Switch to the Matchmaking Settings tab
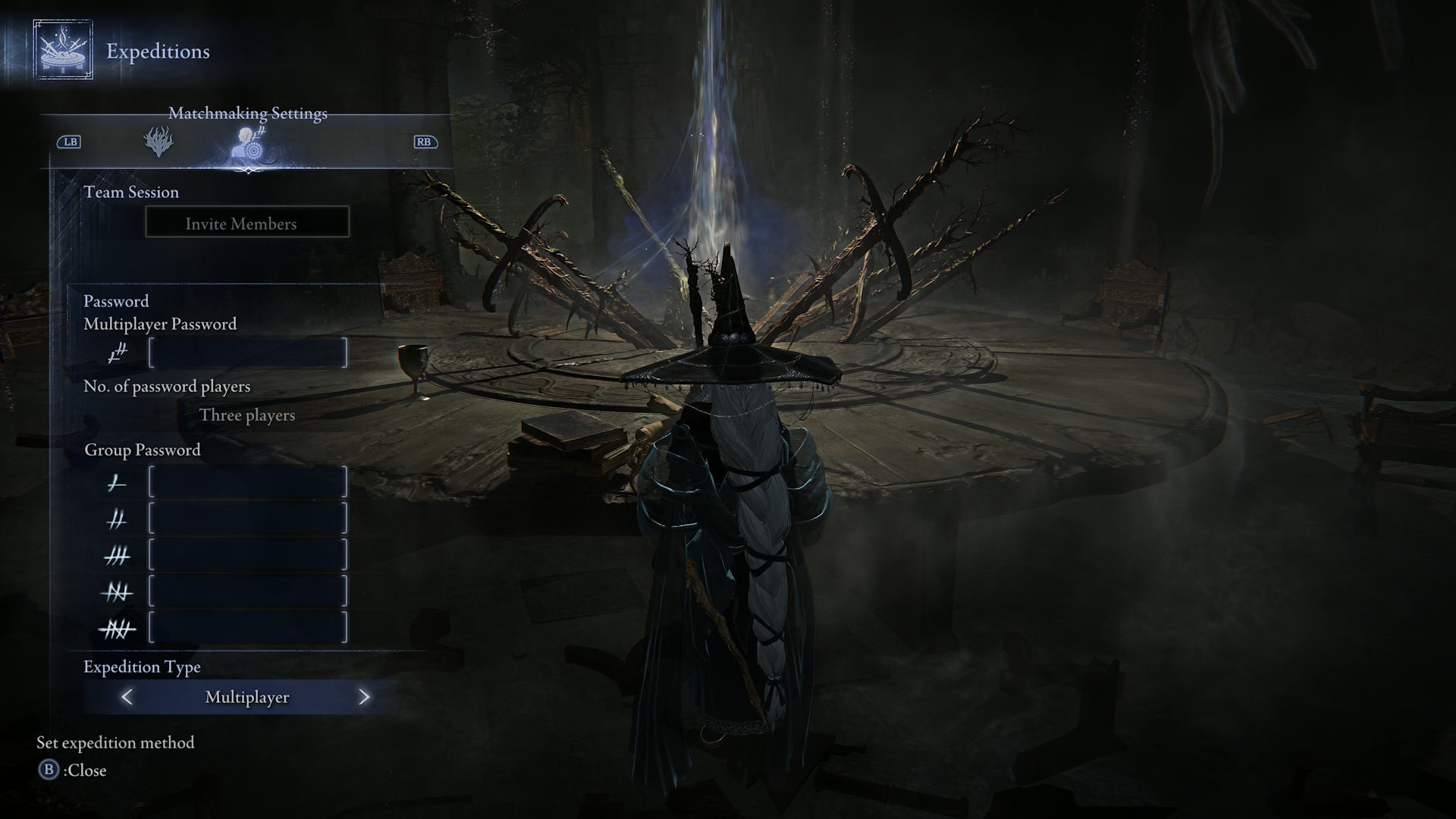The image size is (1456, 819). click(250, 142)
